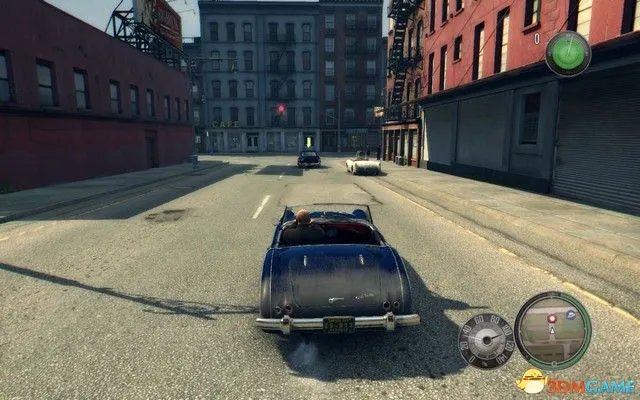Click the white player arrow on minimap

click(x=551, y=331)
